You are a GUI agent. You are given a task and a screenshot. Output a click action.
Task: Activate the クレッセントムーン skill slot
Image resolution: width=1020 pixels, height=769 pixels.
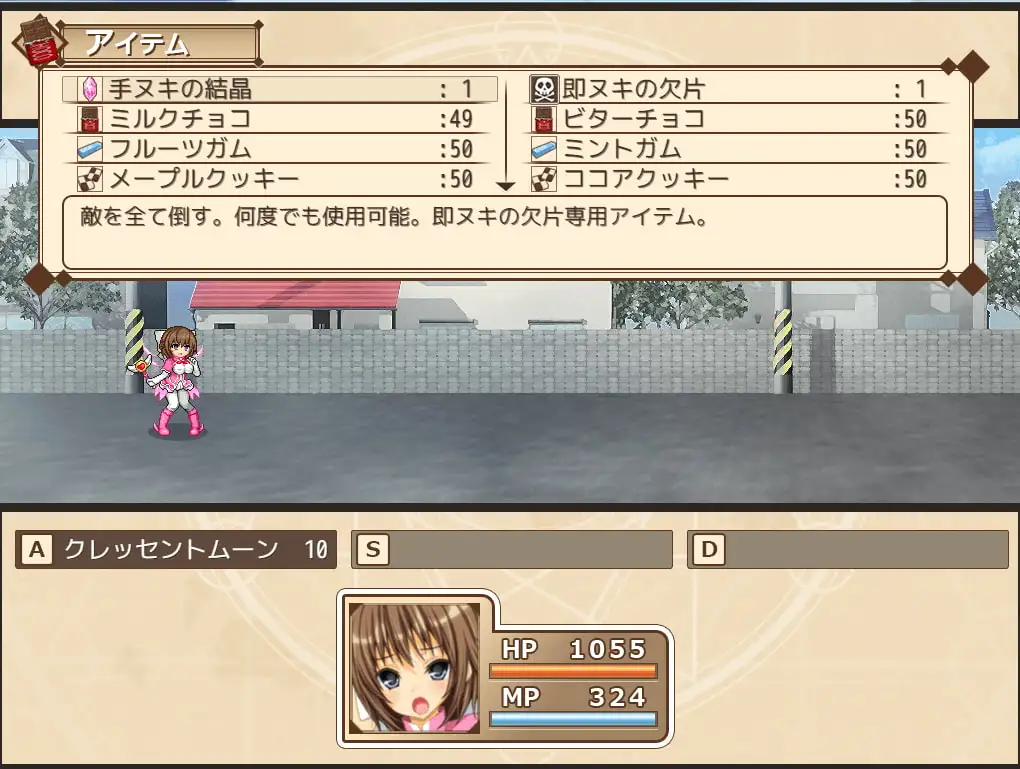176,549
